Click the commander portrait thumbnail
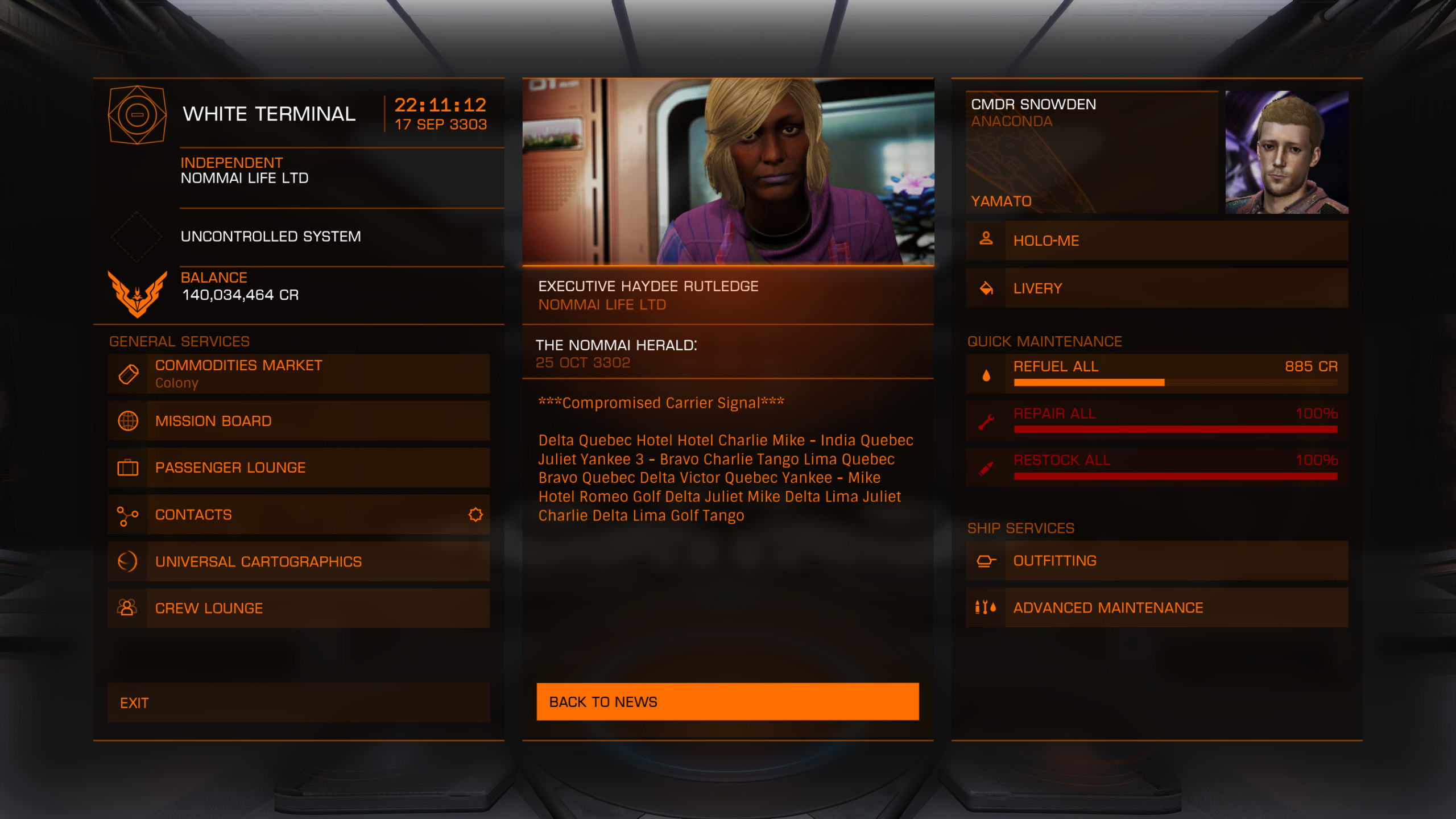This screenshot has width=1456, height=819. pyautogui.click(x=1287, y=152)
